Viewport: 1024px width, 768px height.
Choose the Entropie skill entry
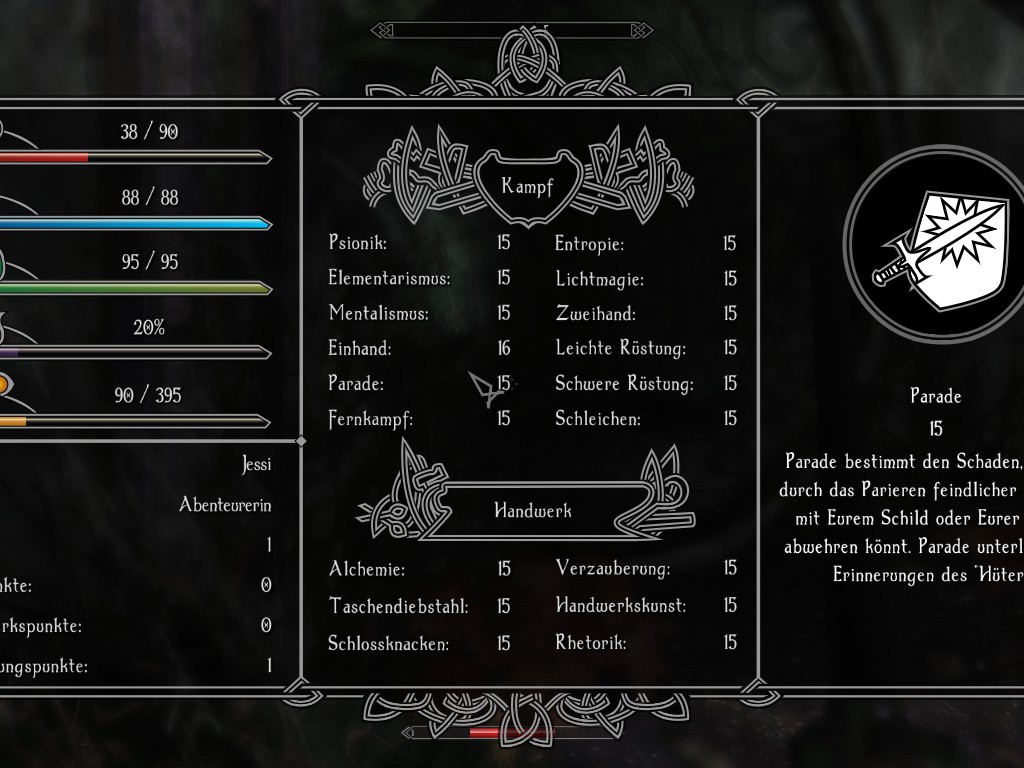click(589, 244)
